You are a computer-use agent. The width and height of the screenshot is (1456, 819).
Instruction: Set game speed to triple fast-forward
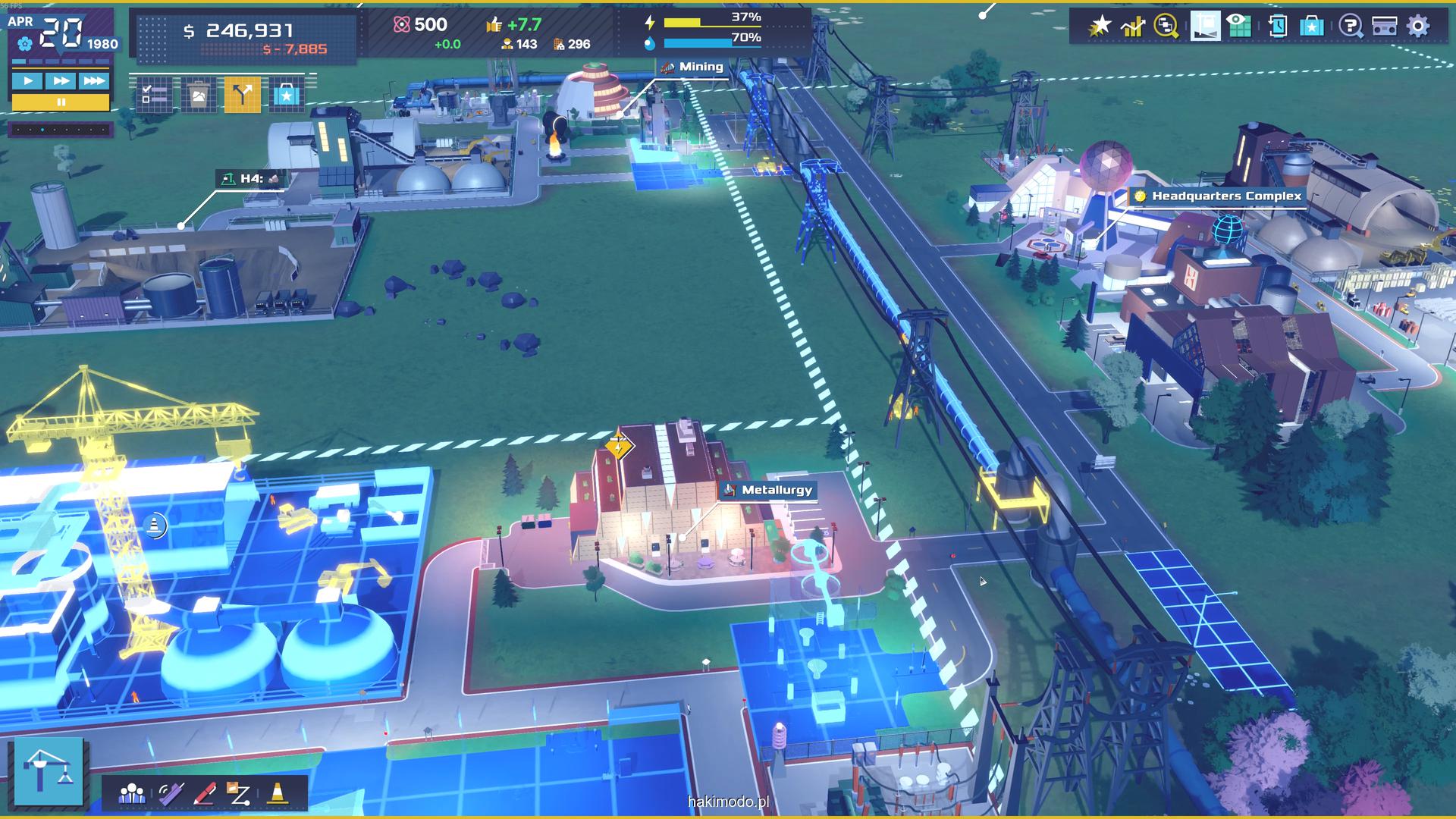94,80
